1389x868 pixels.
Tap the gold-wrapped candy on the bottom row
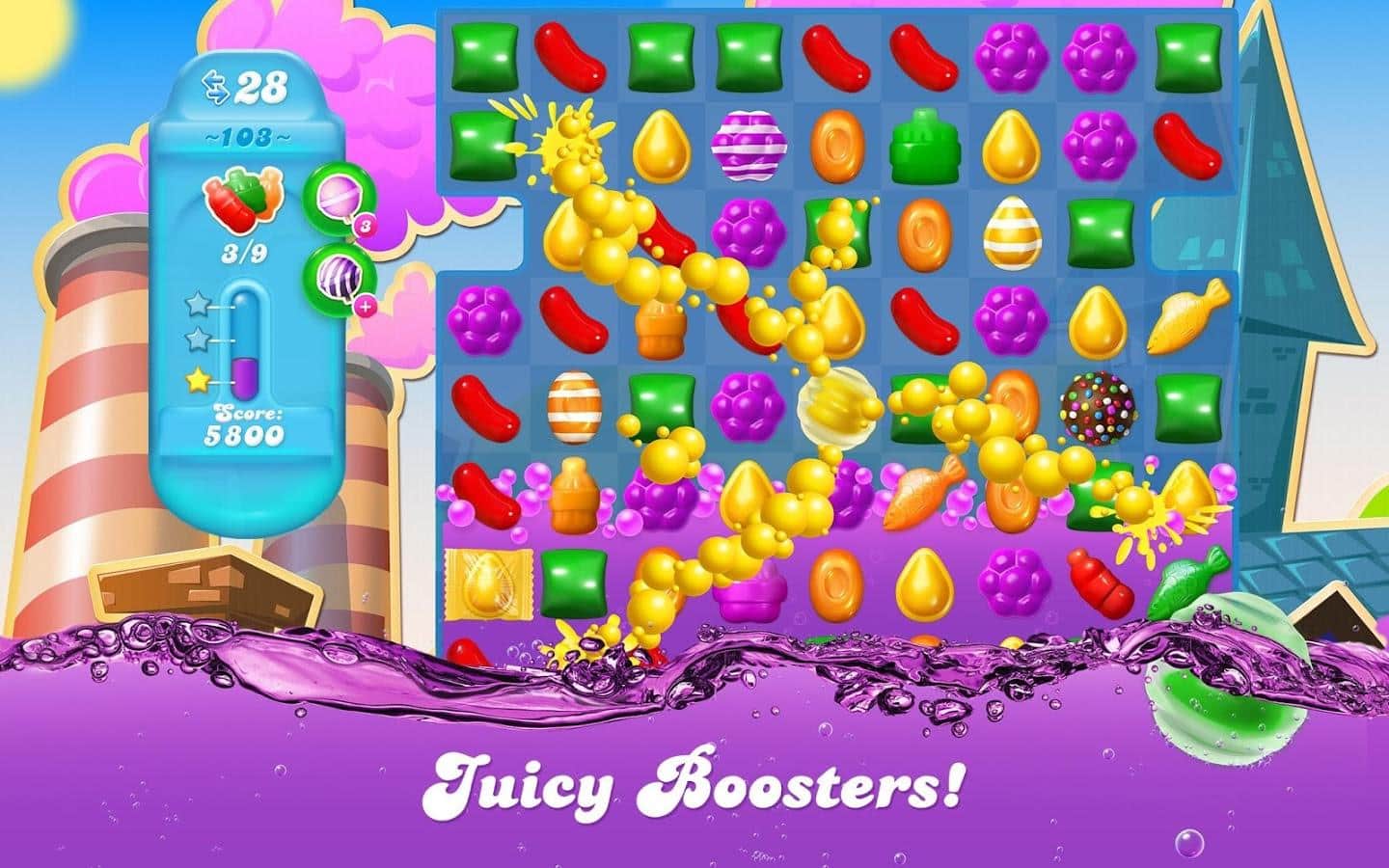(x=490, y=583)
